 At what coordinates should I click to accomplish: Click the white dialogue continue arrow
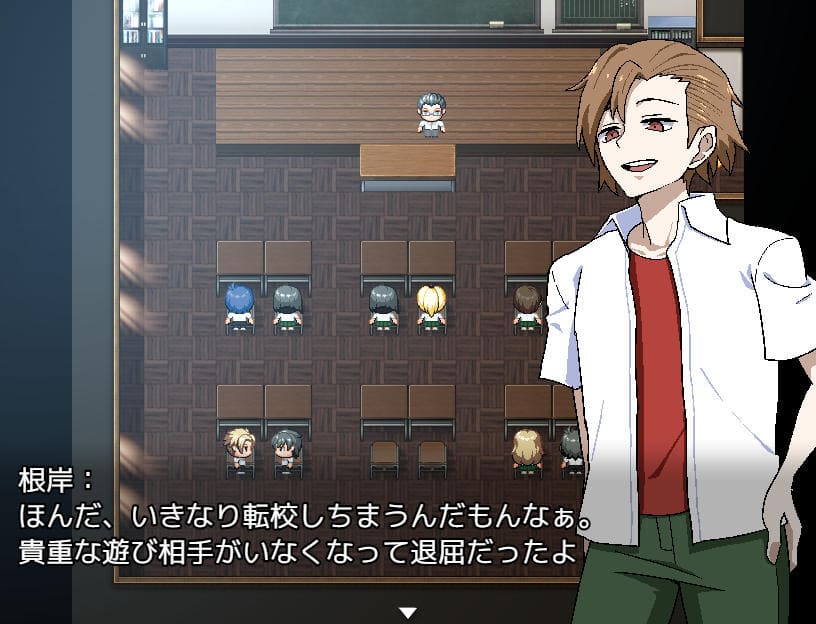pos(407,612)
